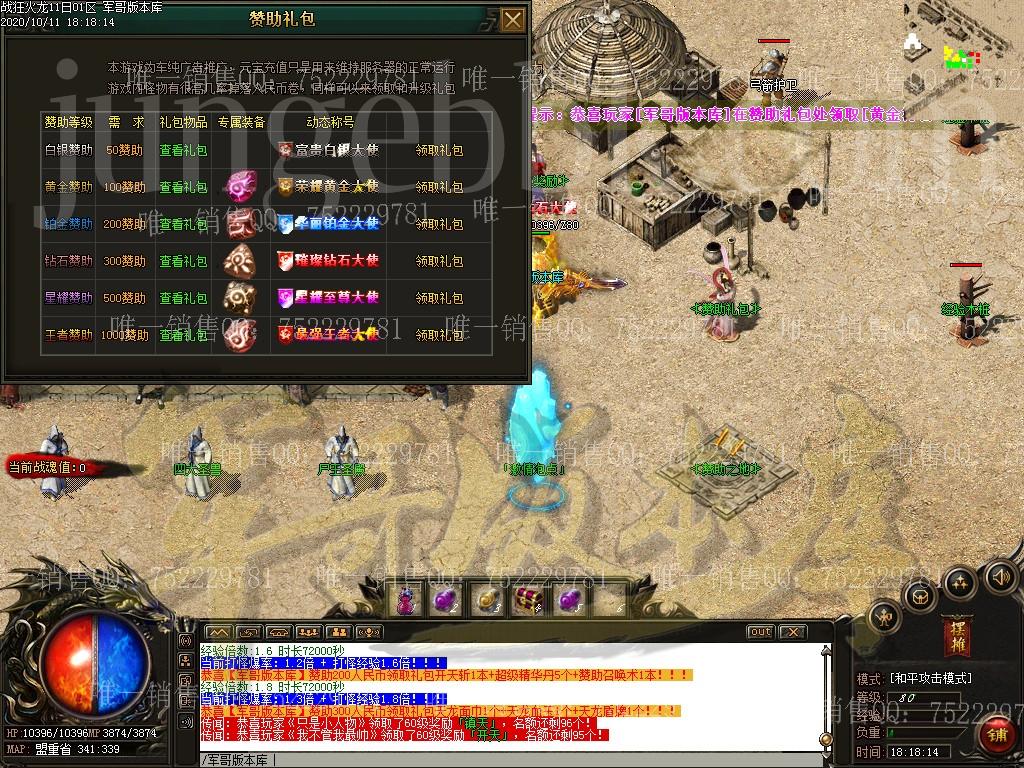1024x768 pixels.
Task: Close the chat panel with its X button
Action: [x=792, y=632]
